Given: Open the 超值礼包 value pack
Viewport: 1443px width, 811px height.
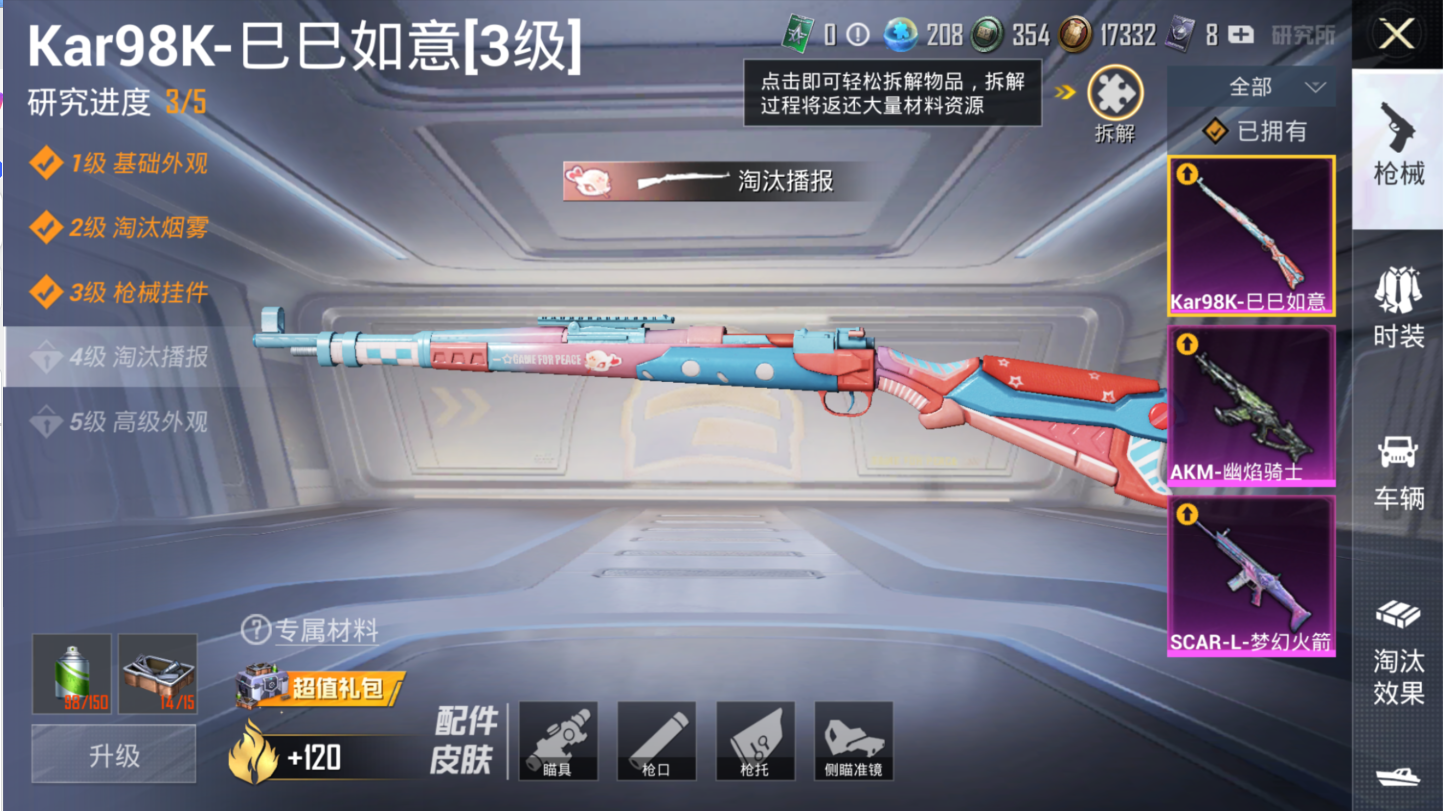Looking at the screenshot, I should (322, 688).
